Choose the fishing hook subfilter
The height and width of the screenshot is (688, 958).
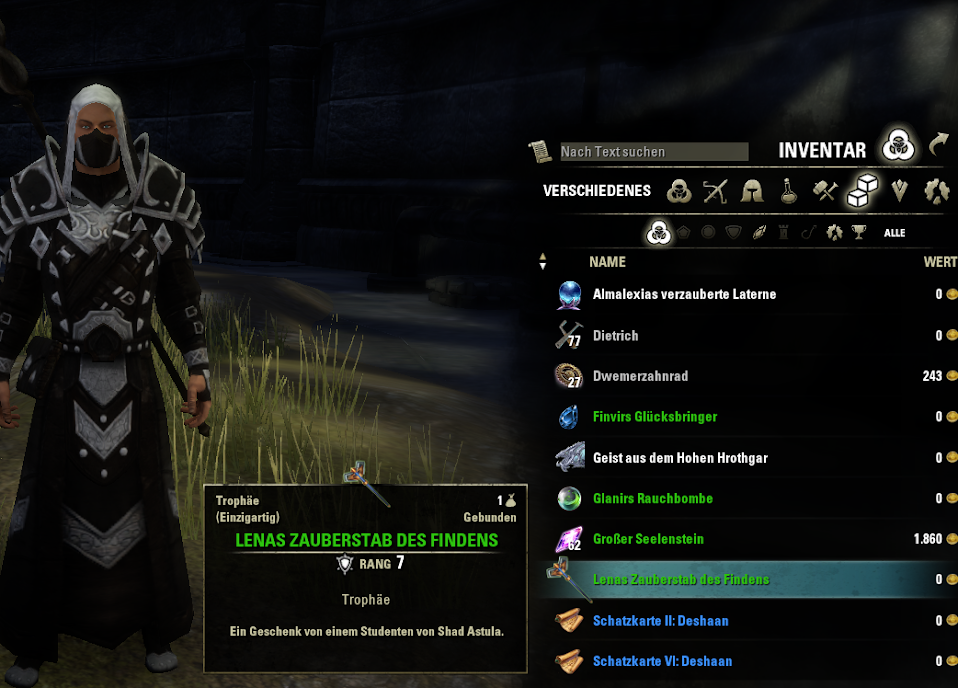[x=808, y=233]
